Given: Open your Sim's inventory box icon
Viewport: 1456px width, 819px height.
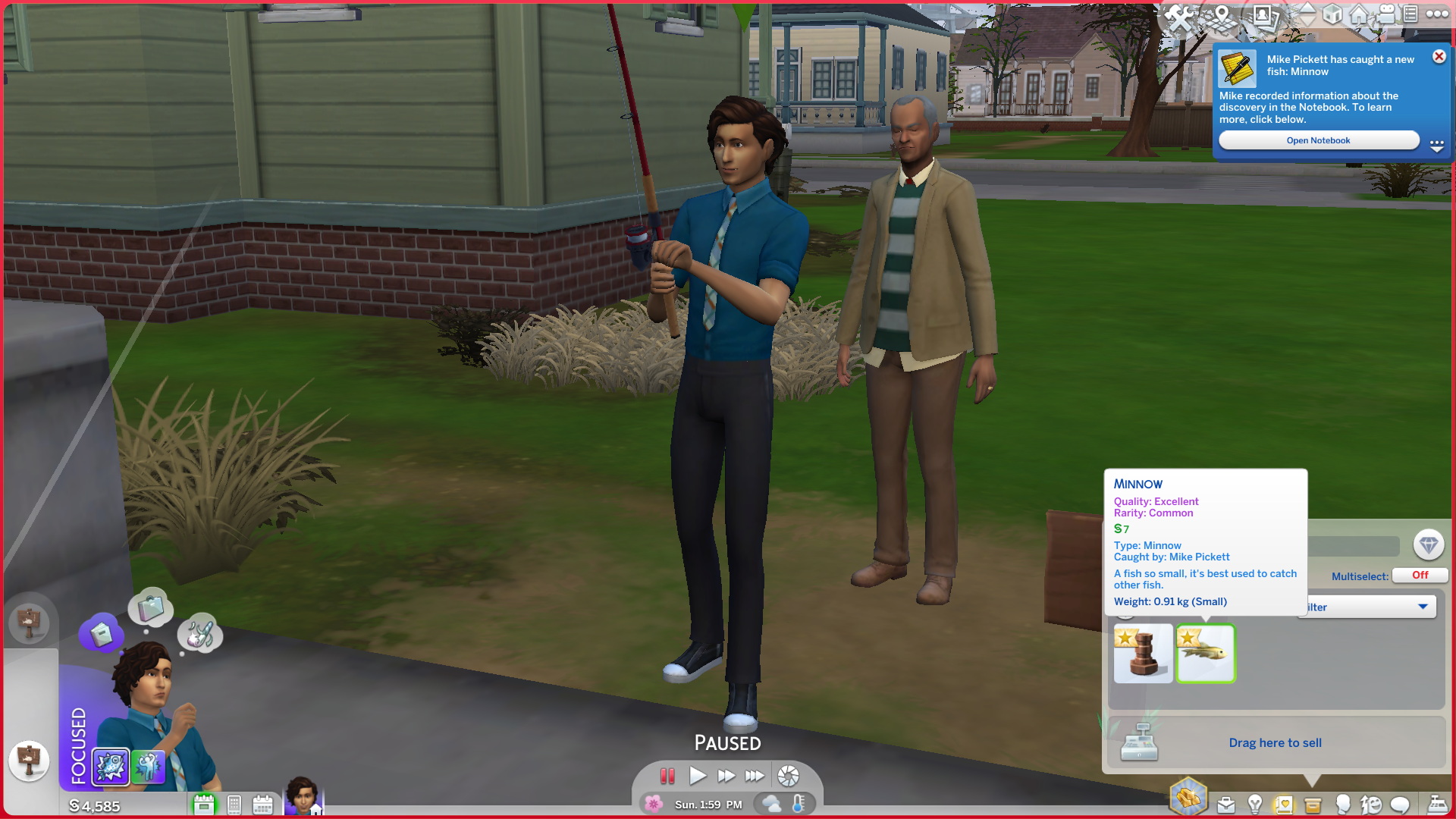Looking at the screenshot, I should tap(1313, 804).
